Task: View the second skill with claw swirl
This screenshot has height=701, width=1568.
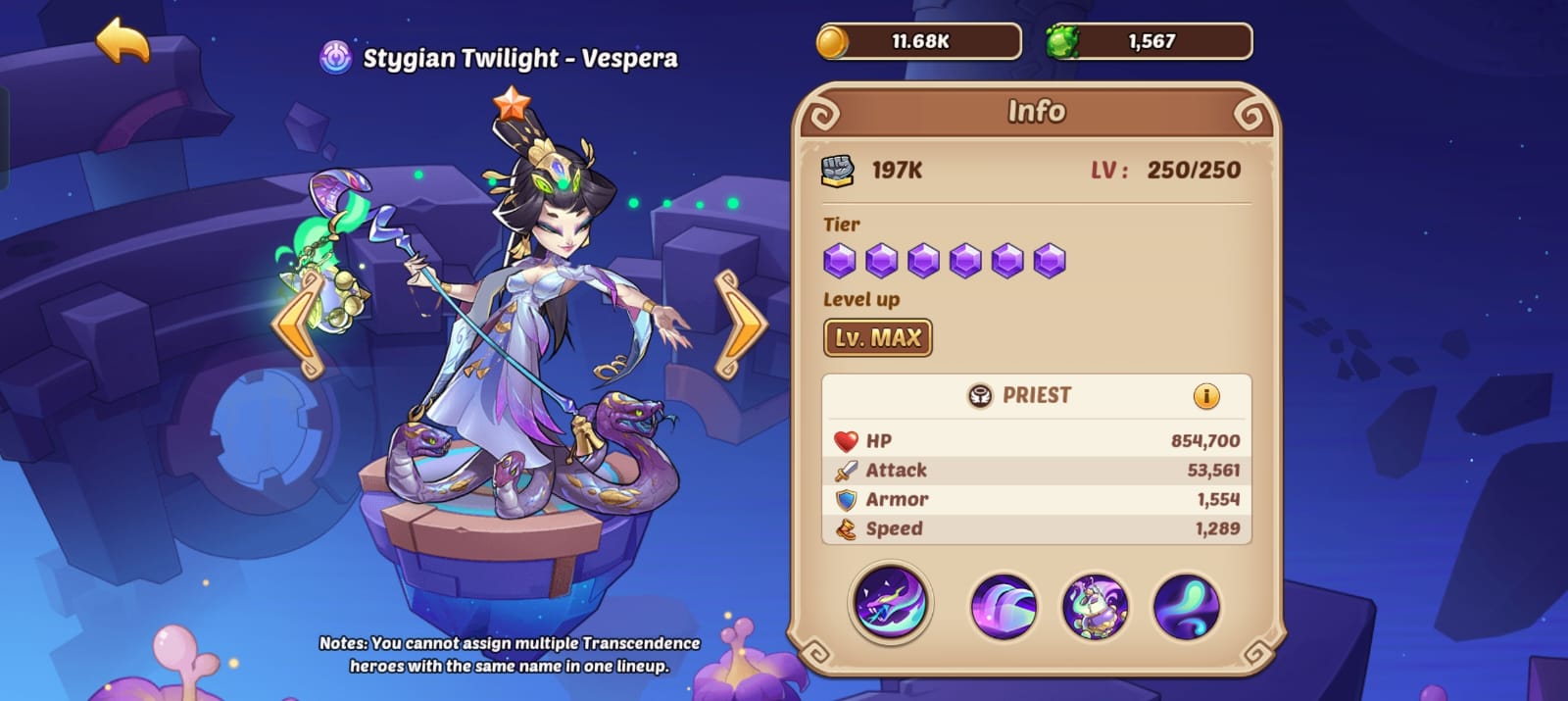Action: (x=1003, y=607)
